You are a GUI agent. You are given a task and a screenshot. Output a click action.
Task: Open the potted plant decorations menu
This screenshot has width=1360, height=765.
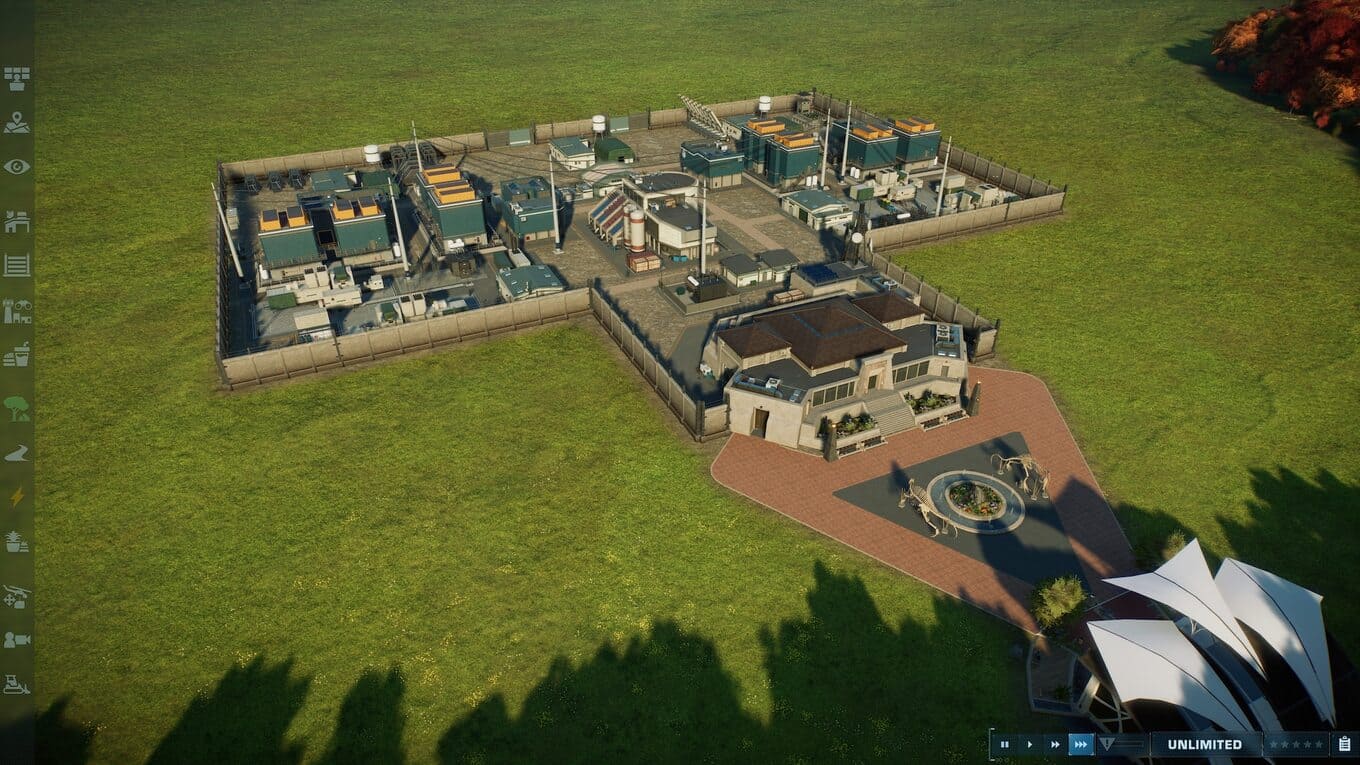point(17,541)
